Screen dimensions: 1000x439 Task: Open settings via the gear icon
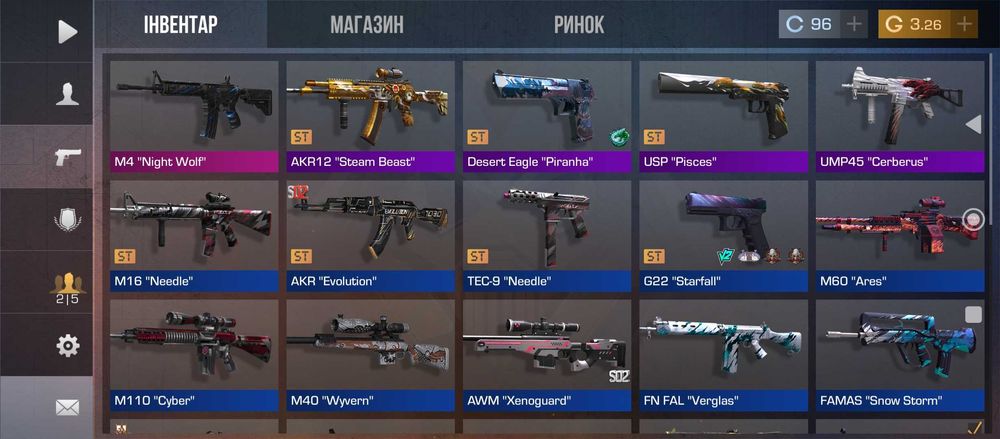[x=67, y=346]
